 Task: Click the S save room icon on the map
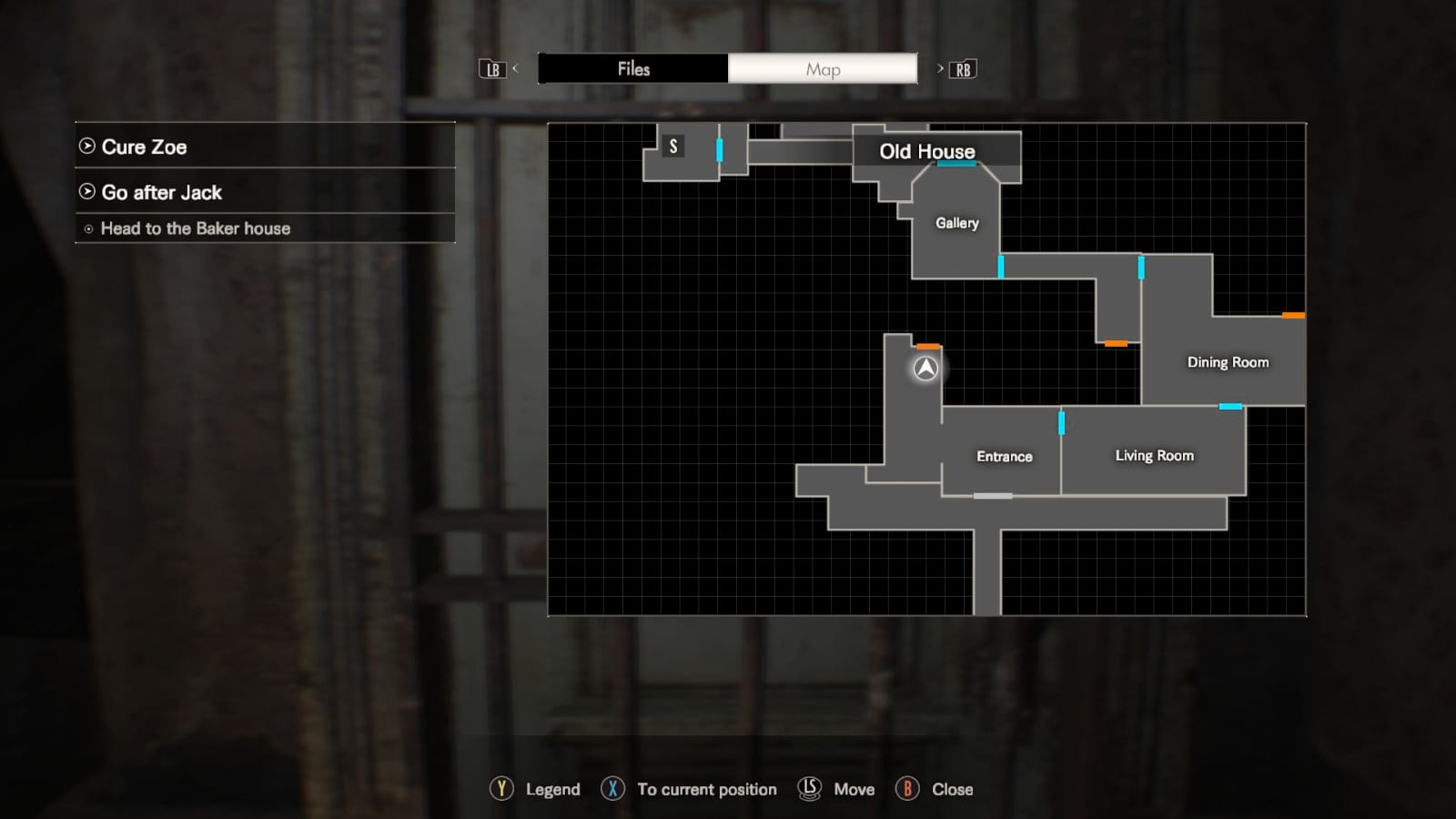[673, 146]
